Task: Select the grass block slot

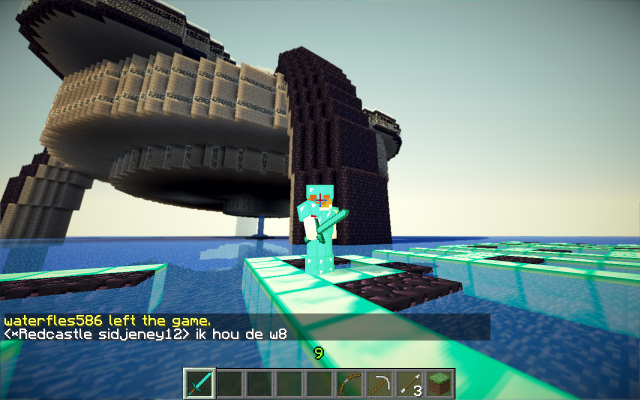Action: pos(440,383)
